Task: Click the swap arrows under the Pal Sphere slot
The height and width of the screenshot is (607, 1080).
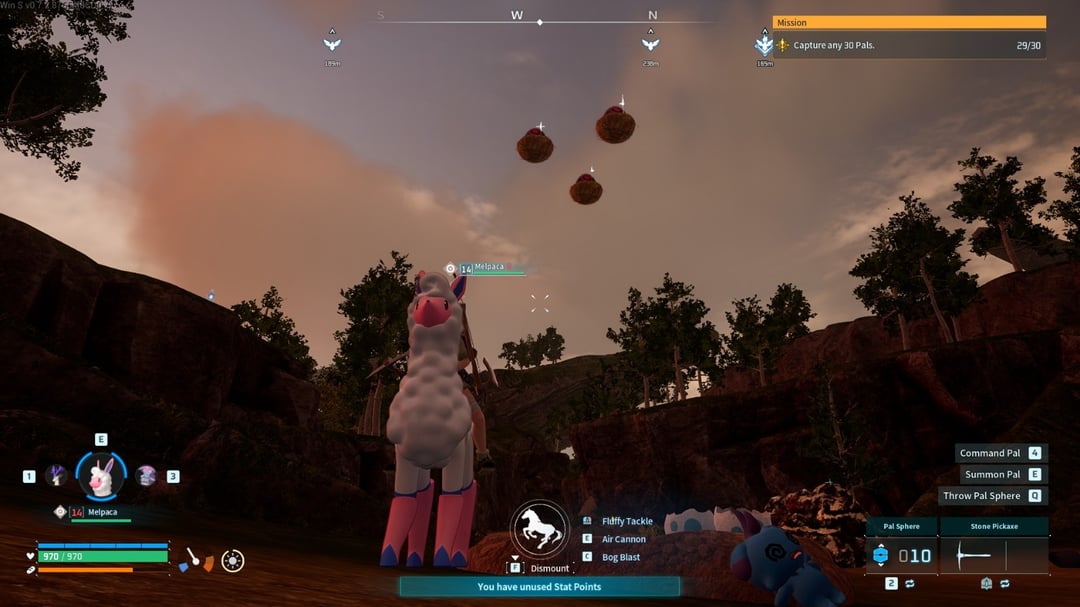Action: pyautogui.click(x=910, y=583)
